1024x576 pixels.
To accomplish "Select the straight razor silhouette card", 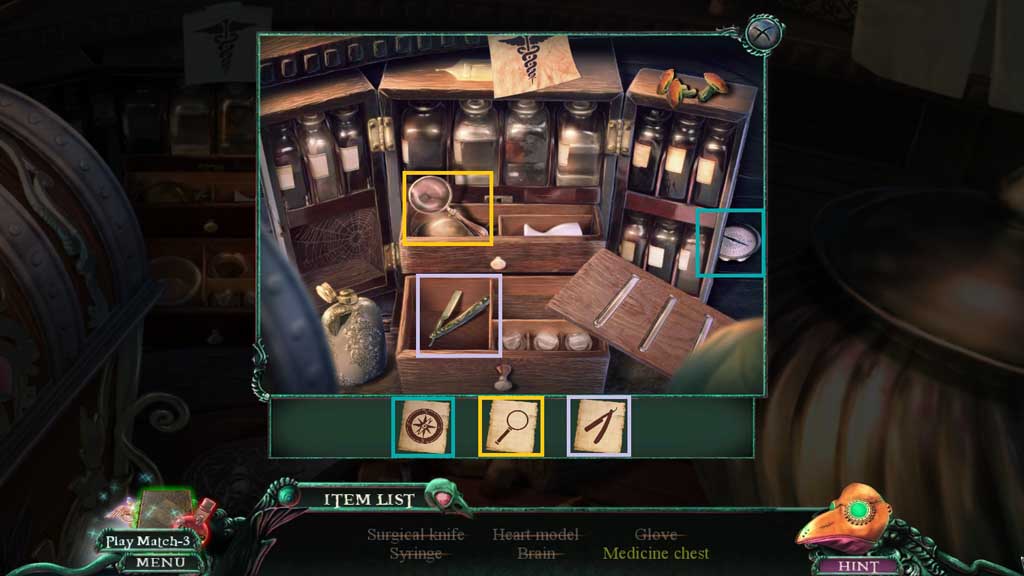I will click(598, 427).
